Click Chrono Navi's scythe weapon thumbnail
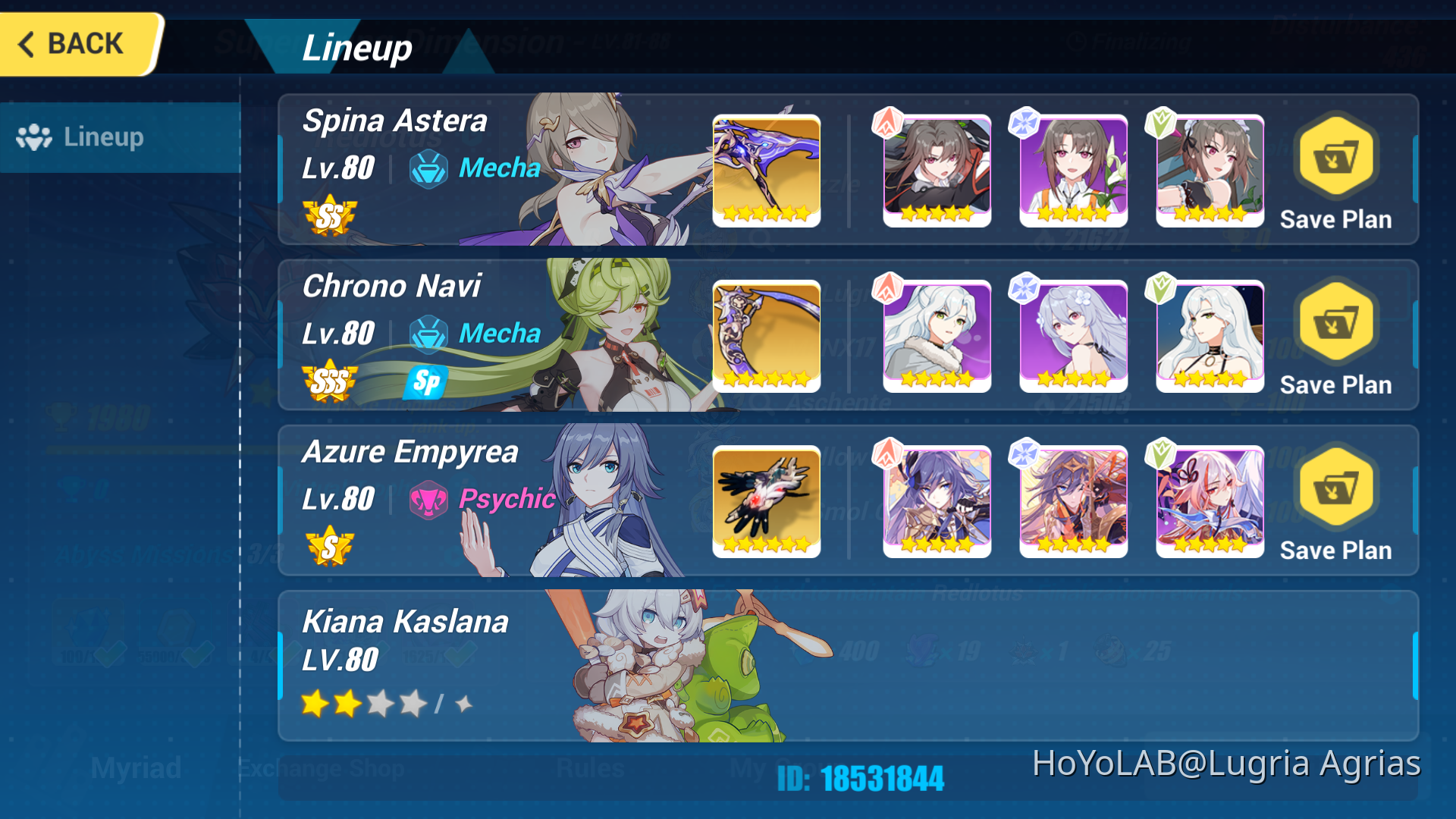Screen dimensions: 1456x819 point(766,336)
